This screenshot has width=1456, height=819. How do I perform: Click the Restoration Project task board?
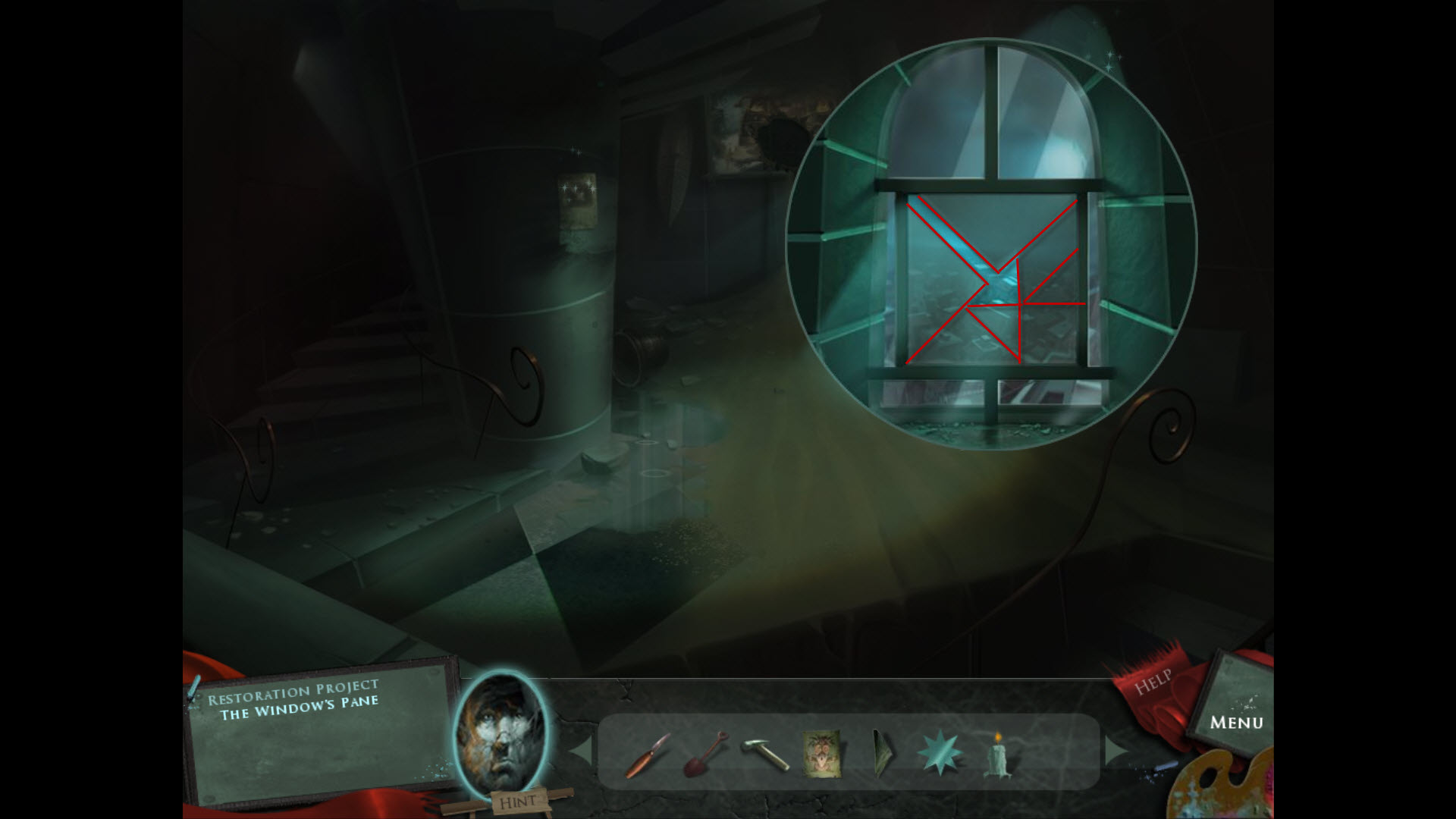[318, 728]
